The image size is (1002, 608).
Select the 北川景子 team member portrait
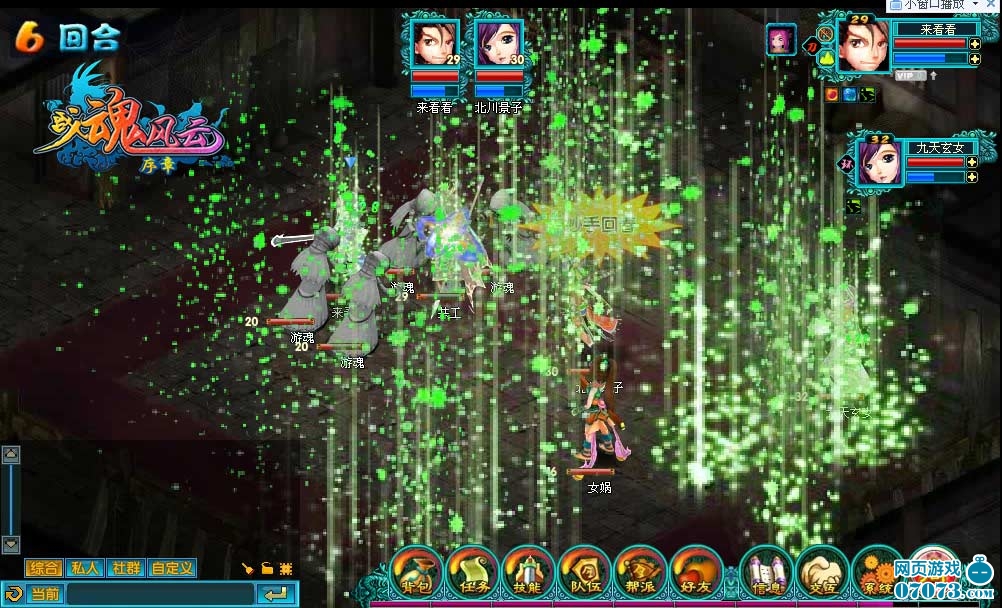[499, 44]
